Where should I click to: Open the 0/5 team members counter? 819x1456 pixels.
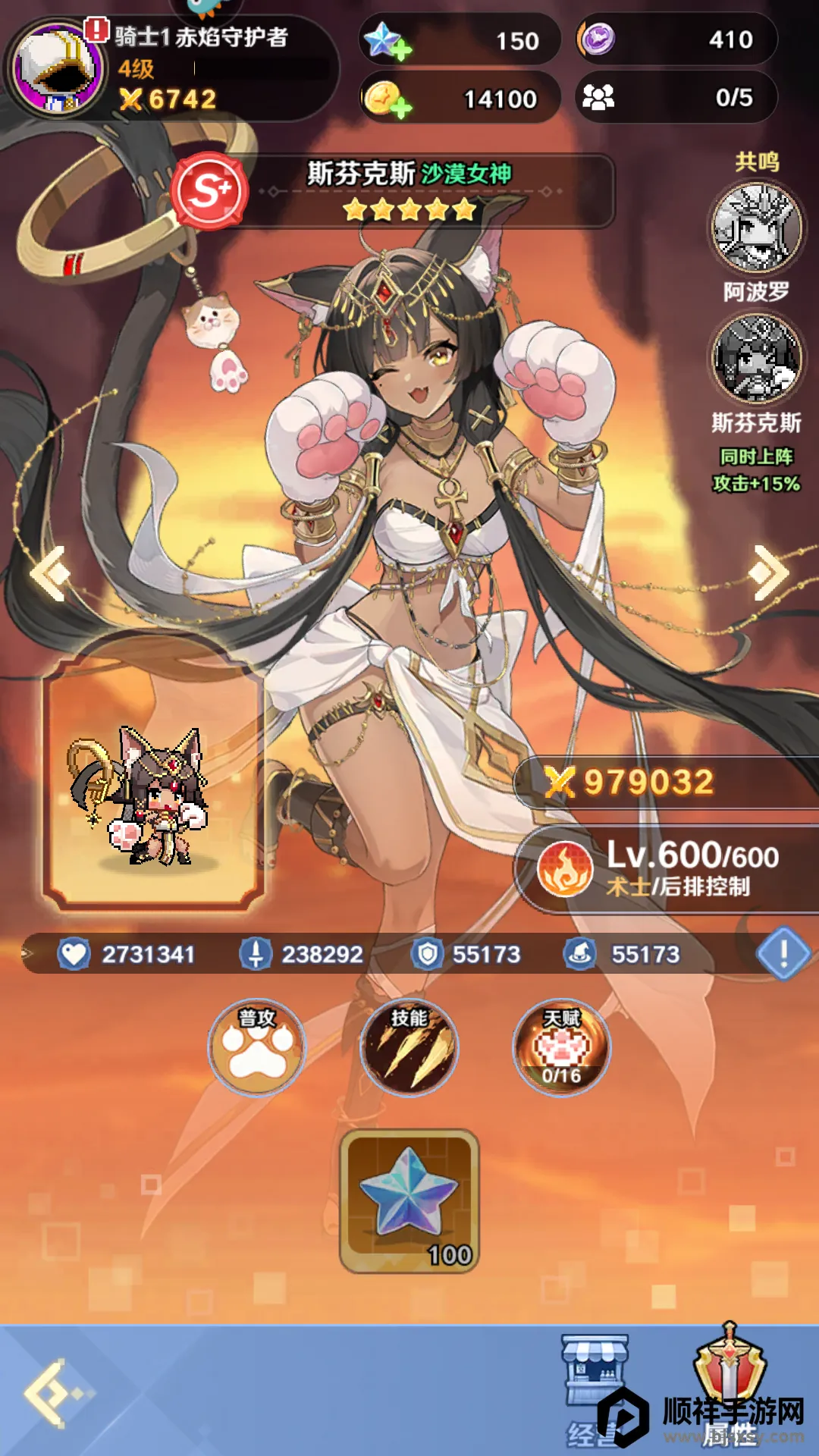pos(675,97)
